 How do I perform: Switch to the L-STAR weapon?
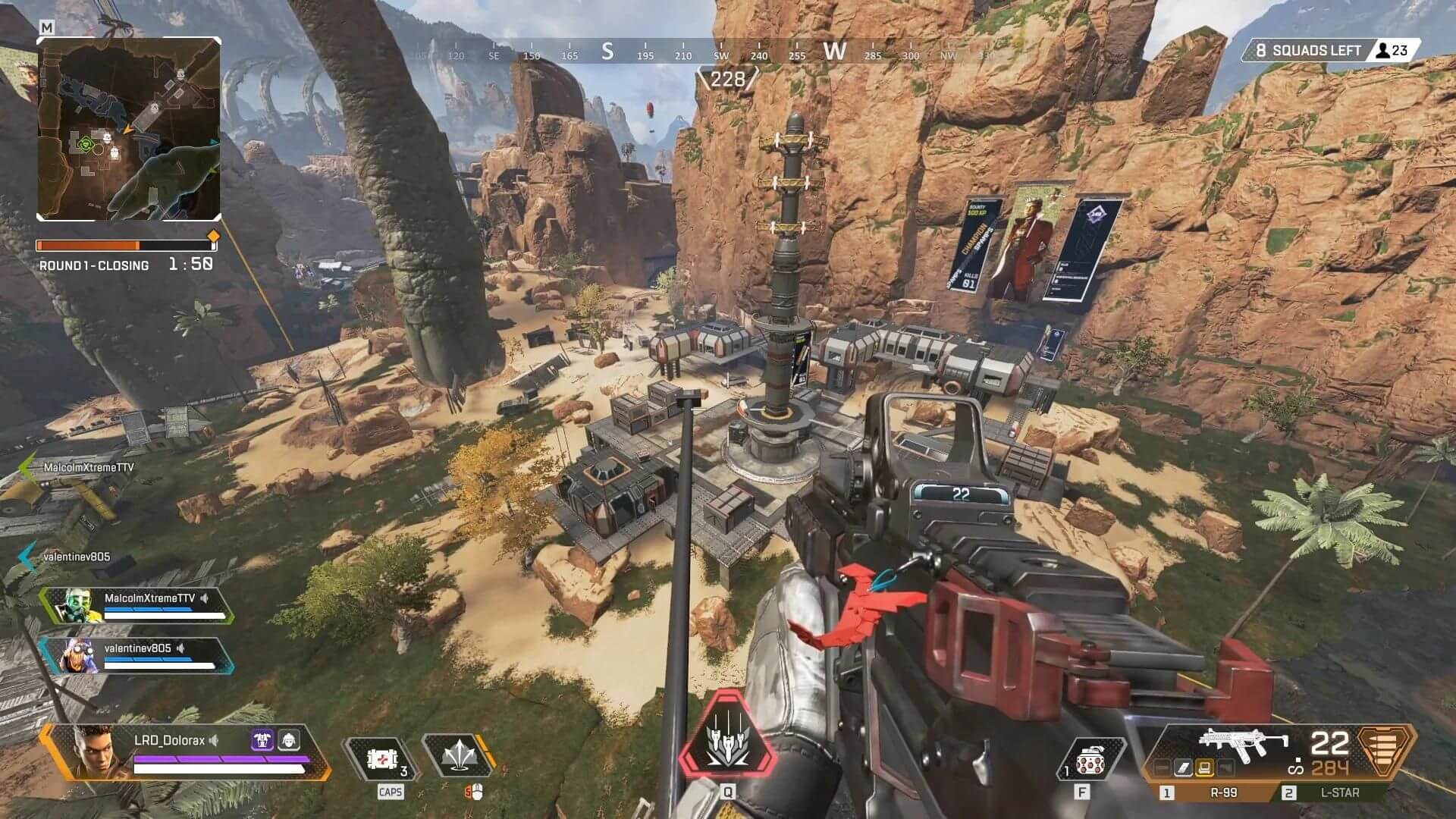(x=1339, y=792)
